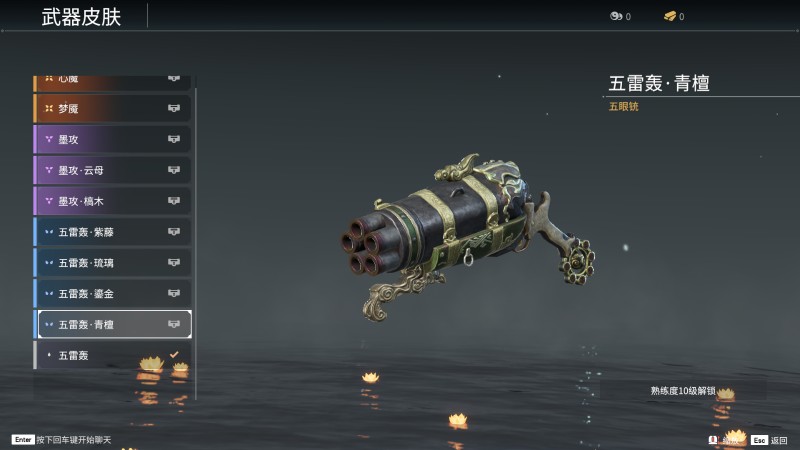This screenshot has width=800, height=450.
Task: Choose the 墨攻 skin entry
Action: (112, 139)
